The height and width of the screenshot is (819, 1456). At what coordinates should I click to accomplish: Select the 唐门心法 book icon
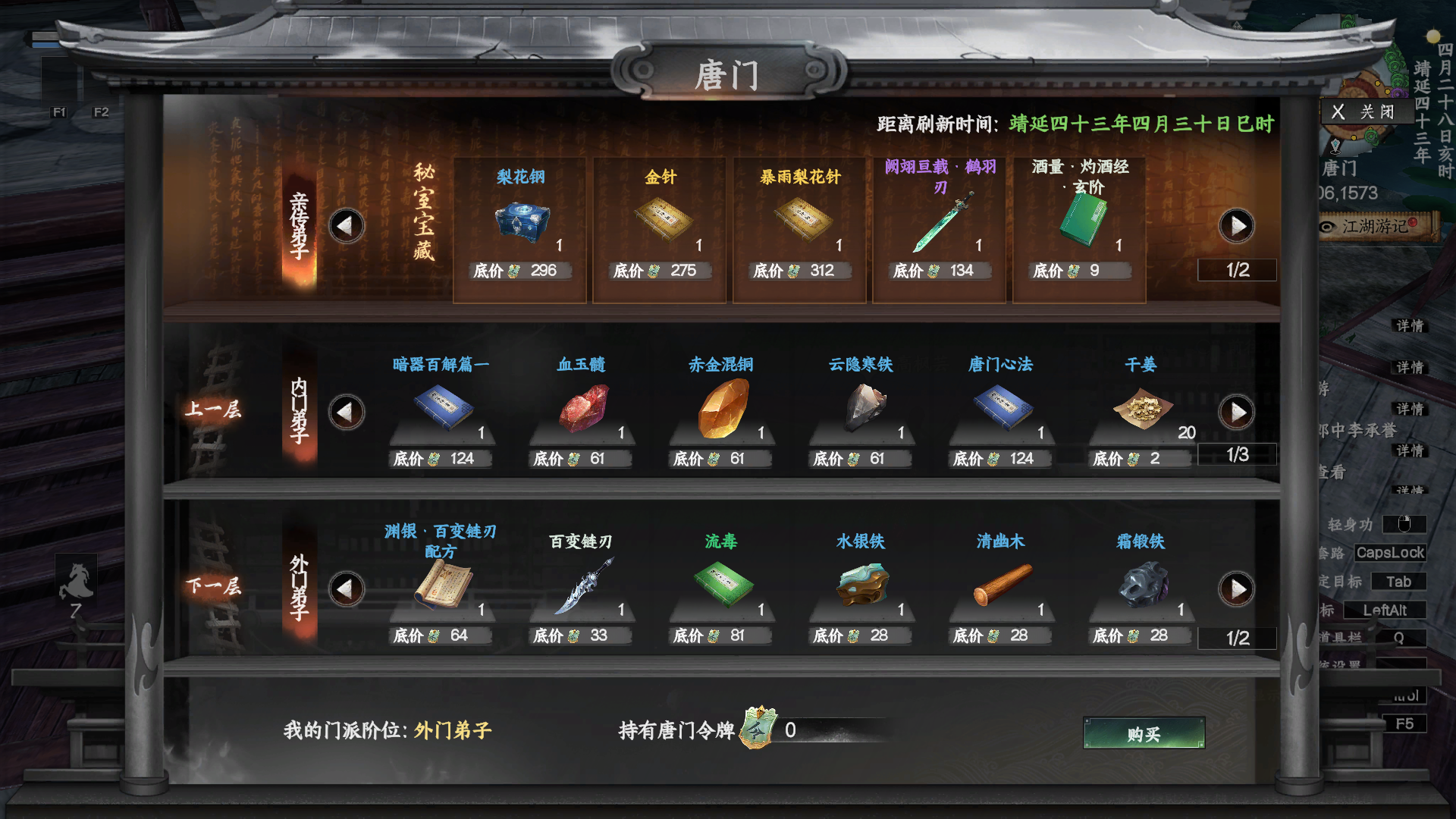point(1003,408)
